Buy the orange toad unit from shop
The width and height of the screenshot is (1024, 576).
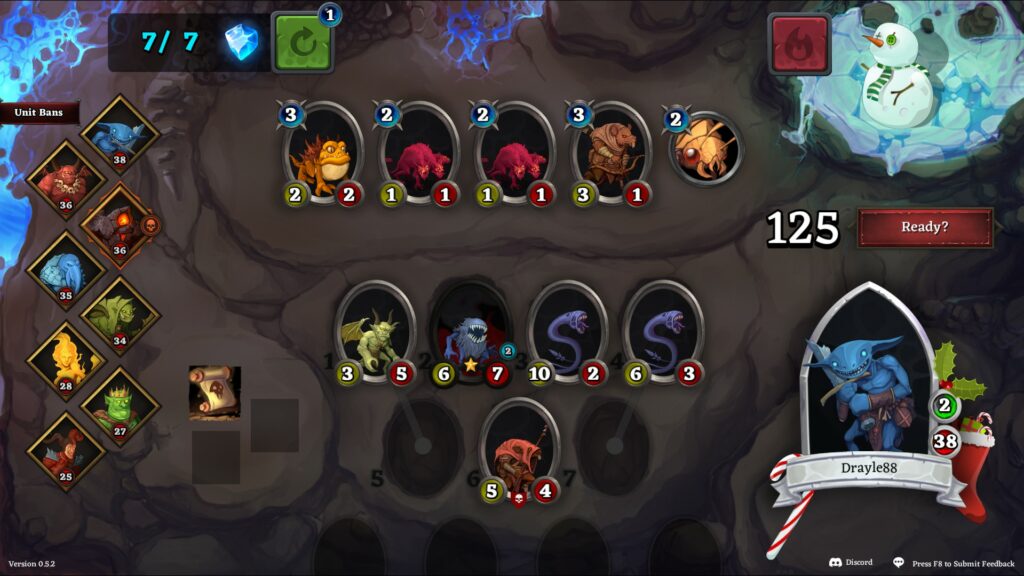pyautogui.click(x=322, y=155)
